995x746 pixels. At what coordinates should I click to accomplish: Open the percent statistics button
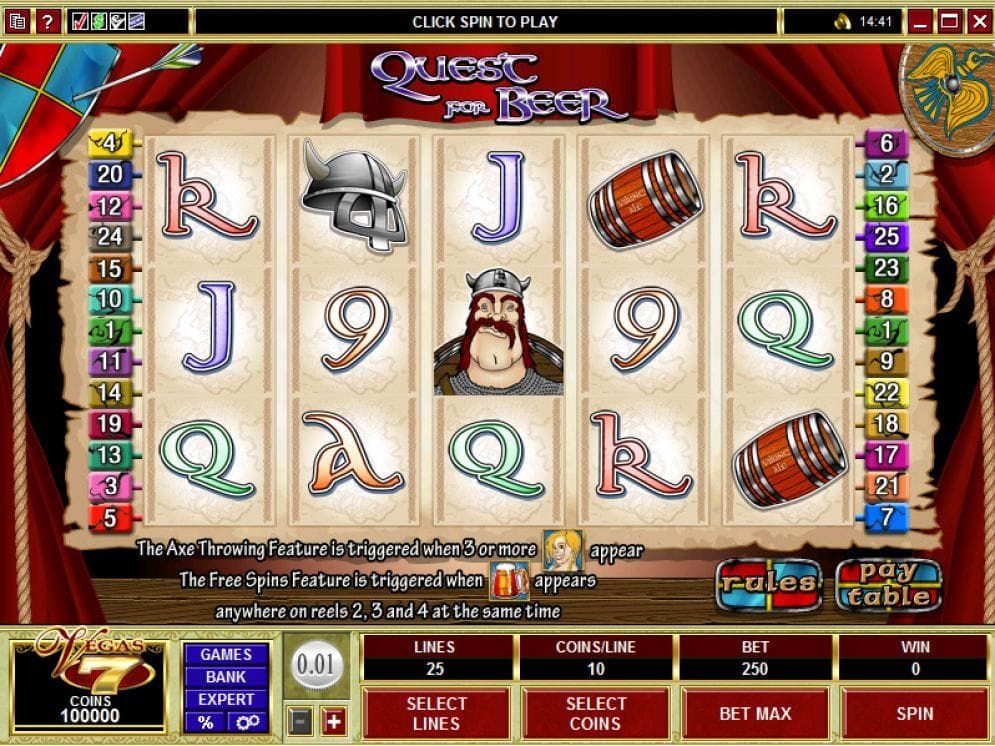206,722
